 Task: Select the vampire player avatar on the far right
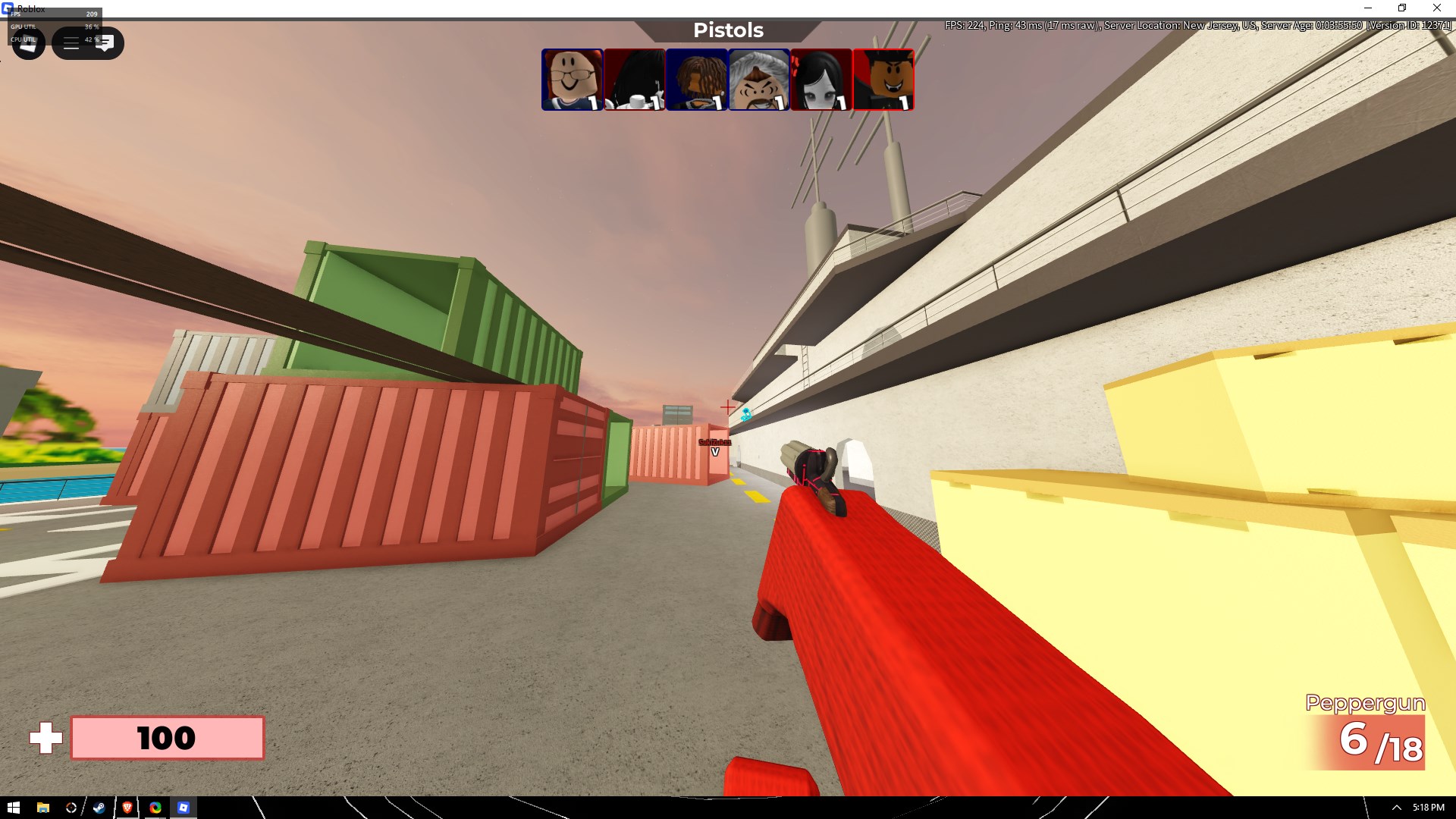[x=883, y=79]
